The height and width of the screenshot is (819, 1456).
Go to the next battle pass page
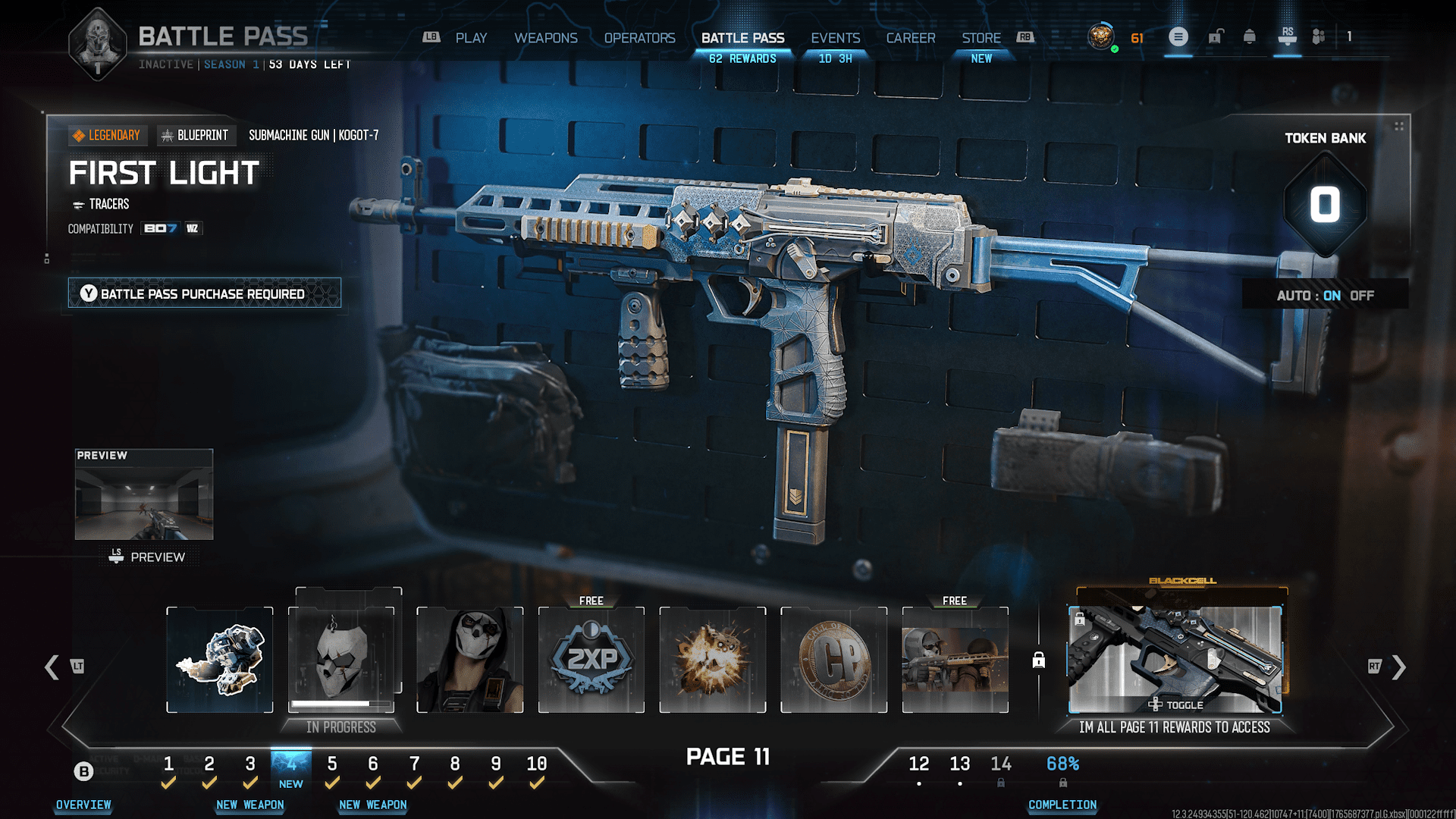pyautogui.click(x=1398, y=667)
